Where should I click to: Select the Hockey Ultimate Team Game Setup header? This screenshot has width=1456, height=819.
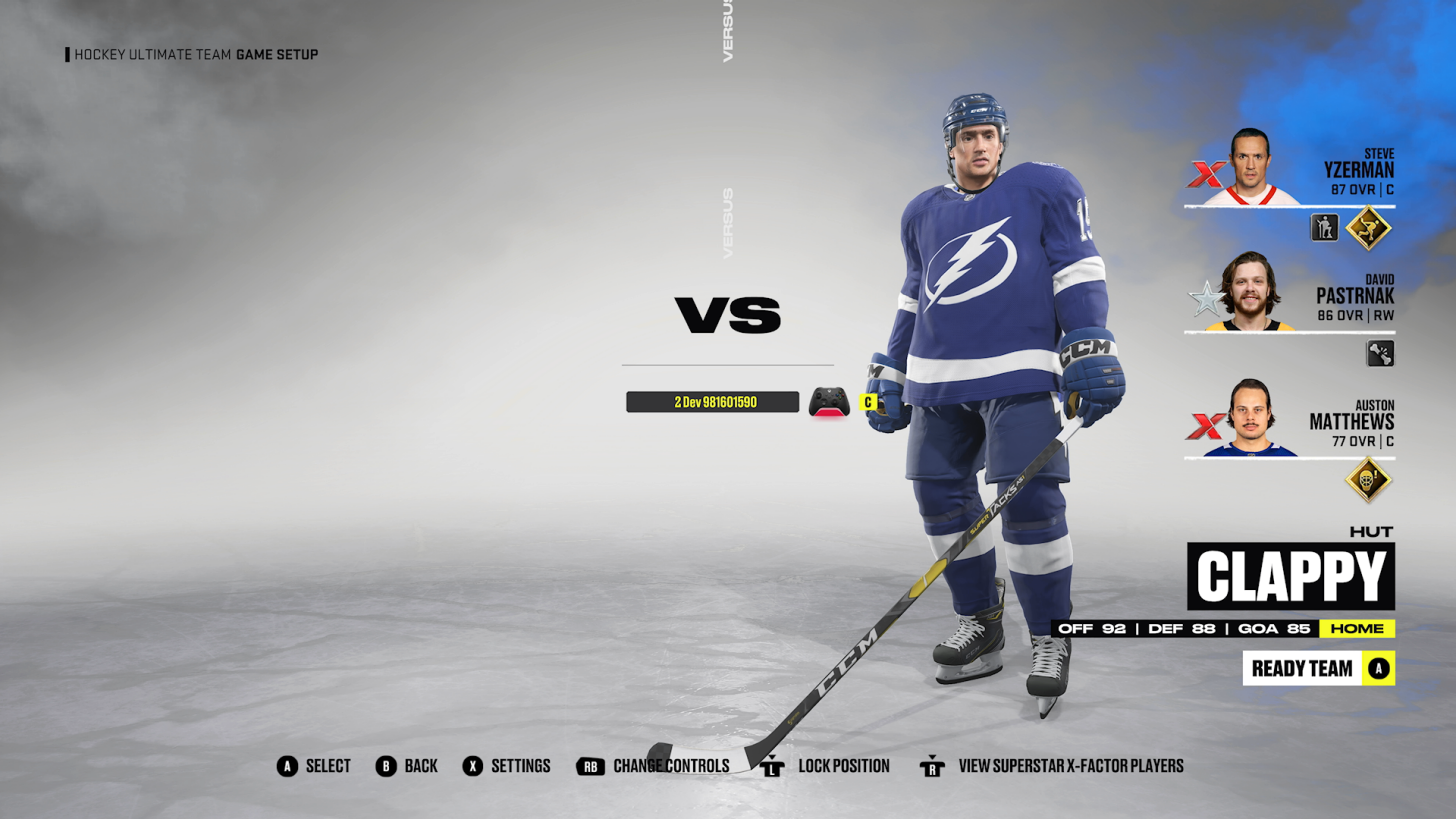pos(193,55)
